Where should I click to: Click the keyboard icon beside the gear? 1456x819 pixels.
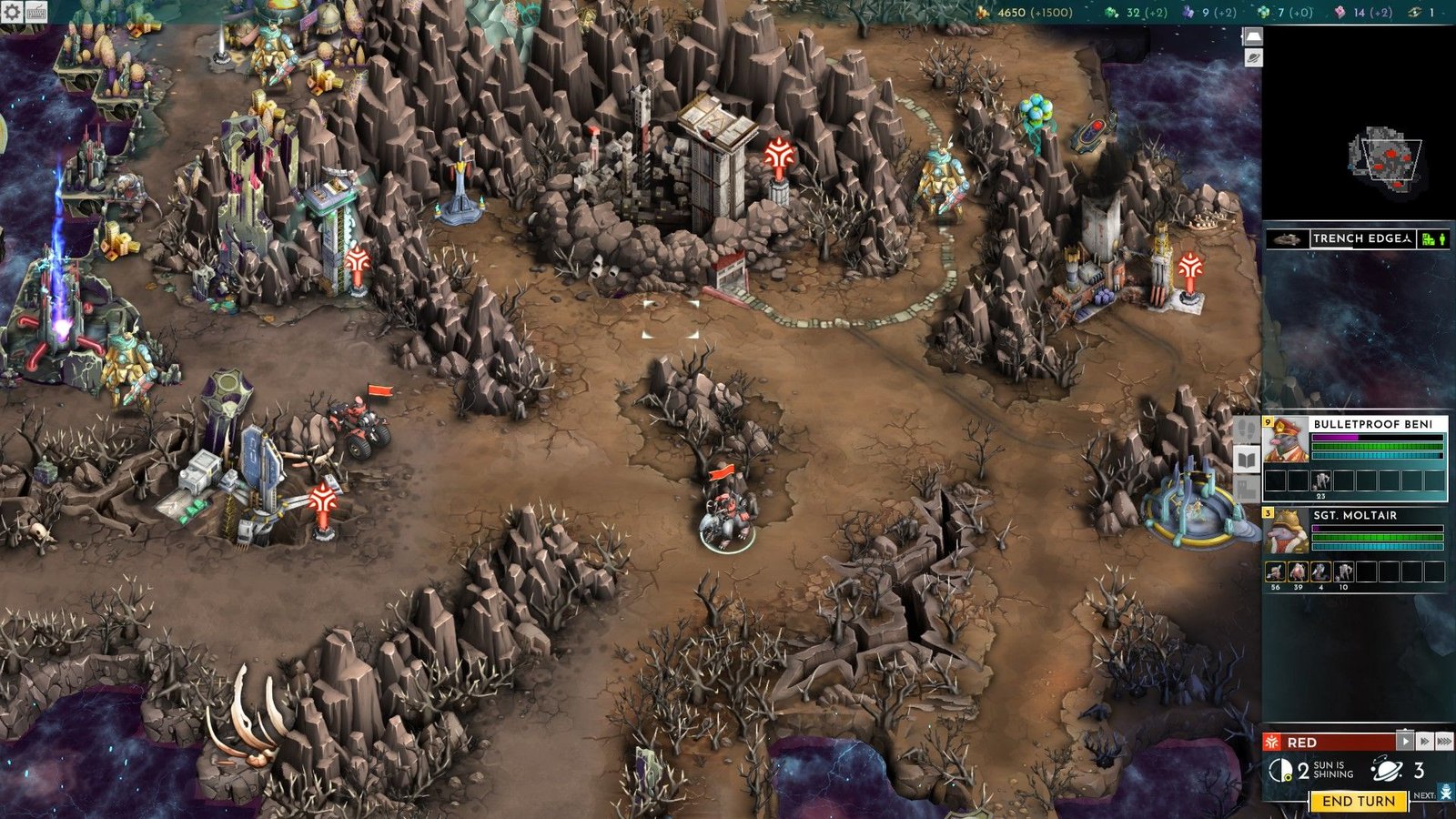37,12
